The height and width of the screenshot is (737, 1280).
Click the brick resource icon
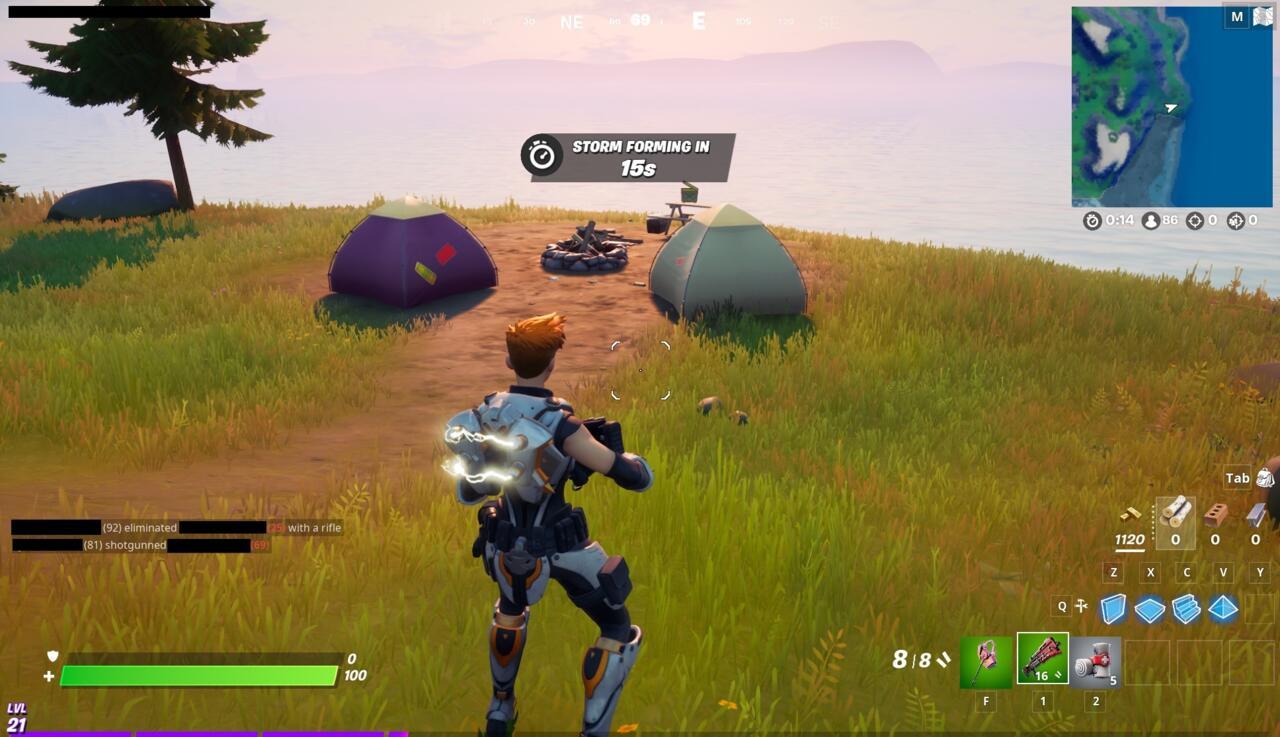point(1214,515)
